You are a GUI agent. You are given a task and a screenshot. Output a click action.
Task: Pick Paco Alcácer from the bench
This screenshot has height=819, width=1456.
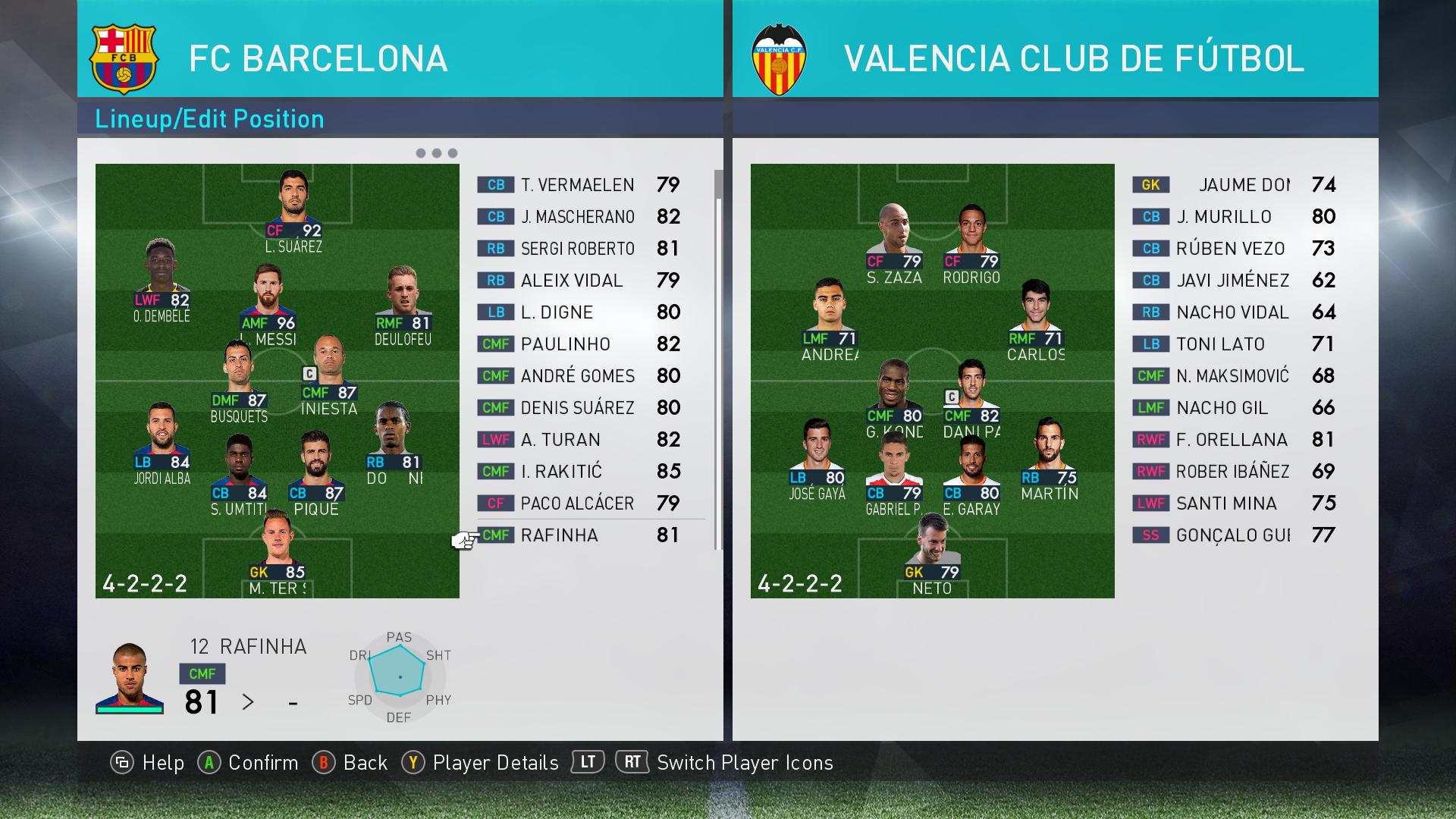(x=577, y=504)
